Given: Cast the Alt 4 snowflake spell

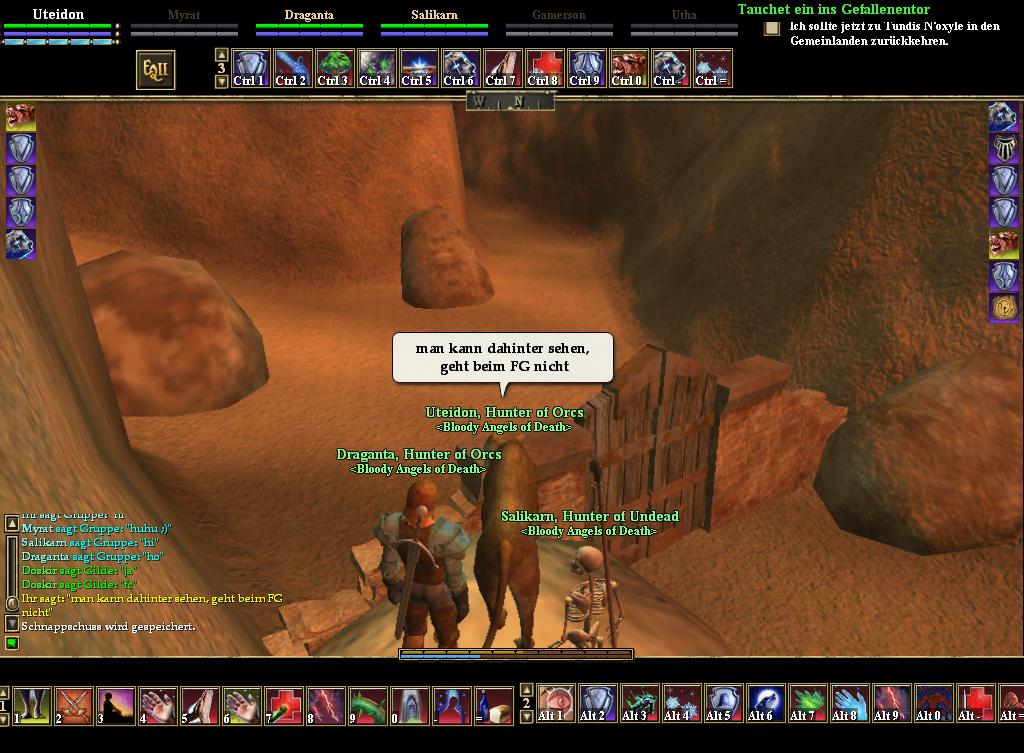Looking at the screenshot, I should (x=679, y=703).
